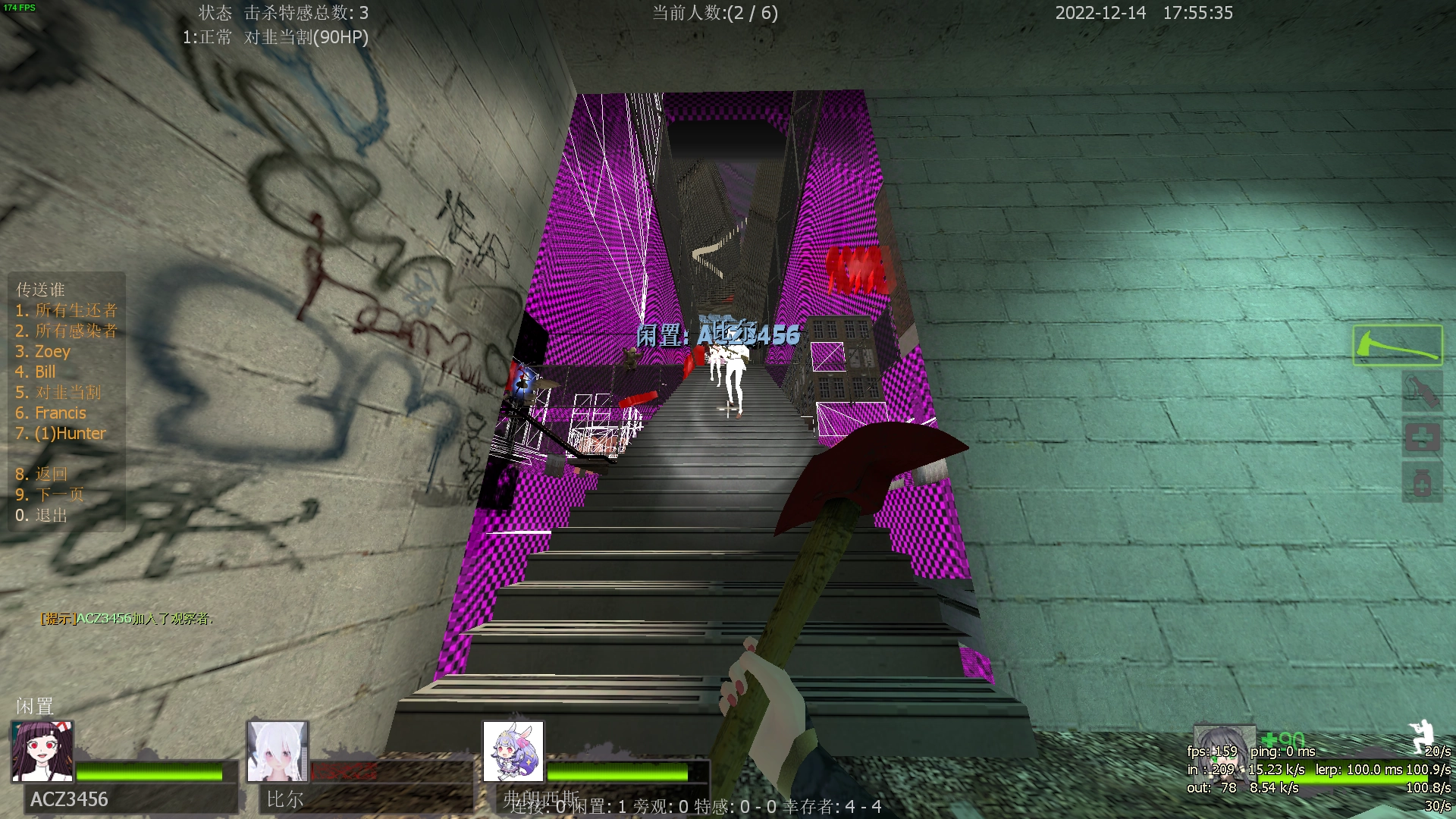
Task: Pick 对韭当割 from the teleport list
Action: coord(58,392)
